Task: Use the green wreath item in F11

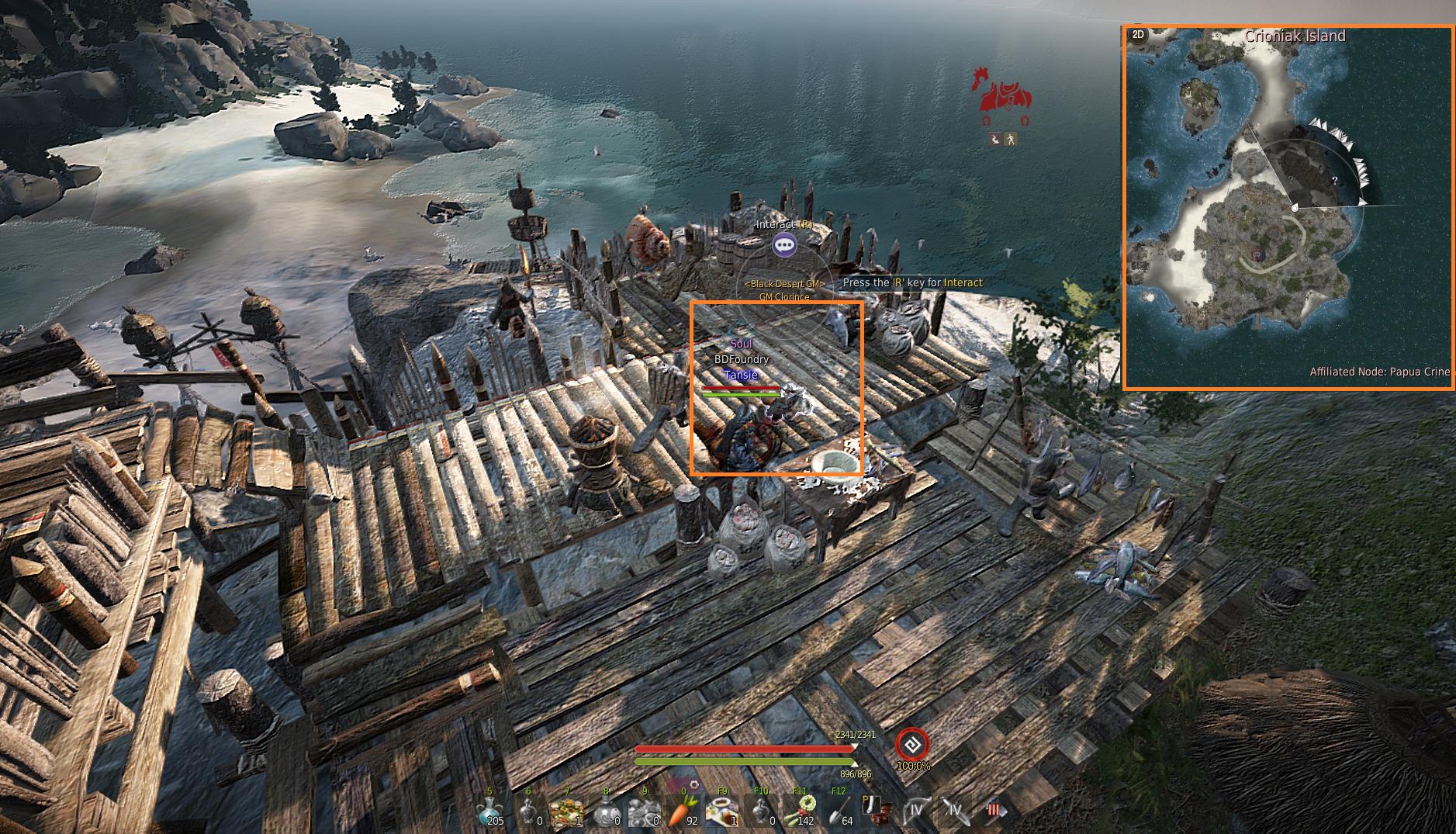Action: pos(800,812)
